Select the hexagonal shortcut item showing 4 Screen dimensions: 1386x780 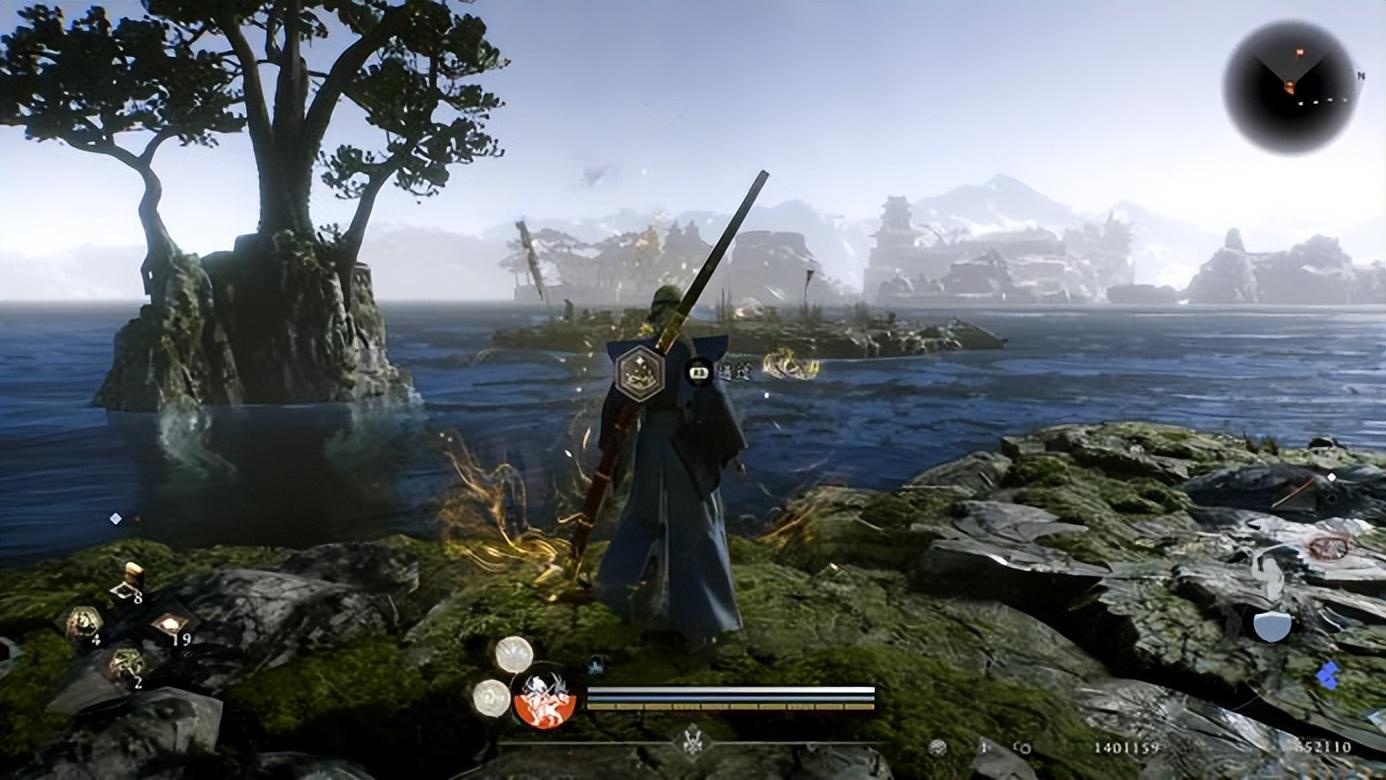pyautogui.click(x=84, y=623)
